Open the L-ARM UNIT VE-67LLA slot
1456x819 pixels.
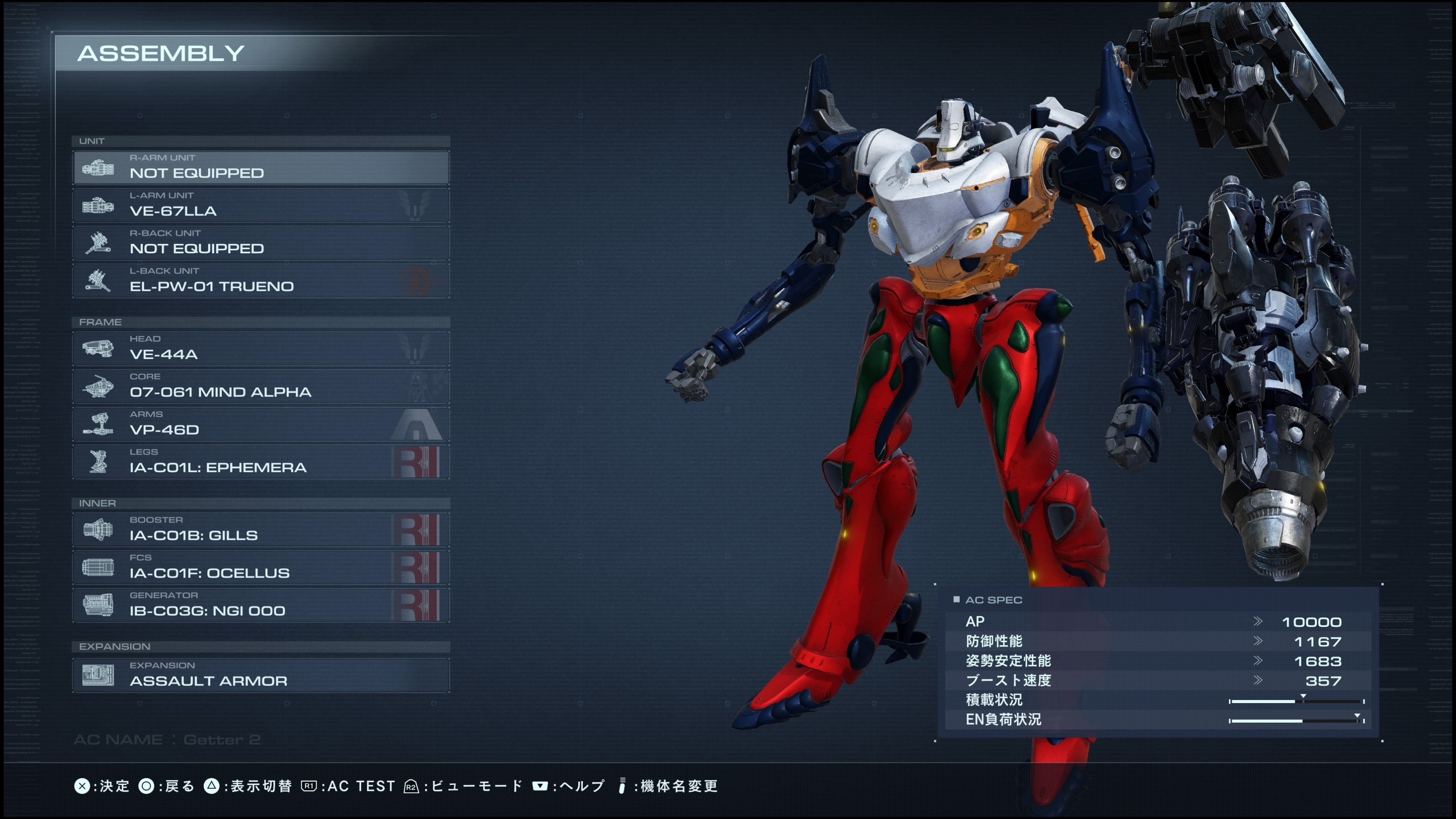[x=260, y=205]
